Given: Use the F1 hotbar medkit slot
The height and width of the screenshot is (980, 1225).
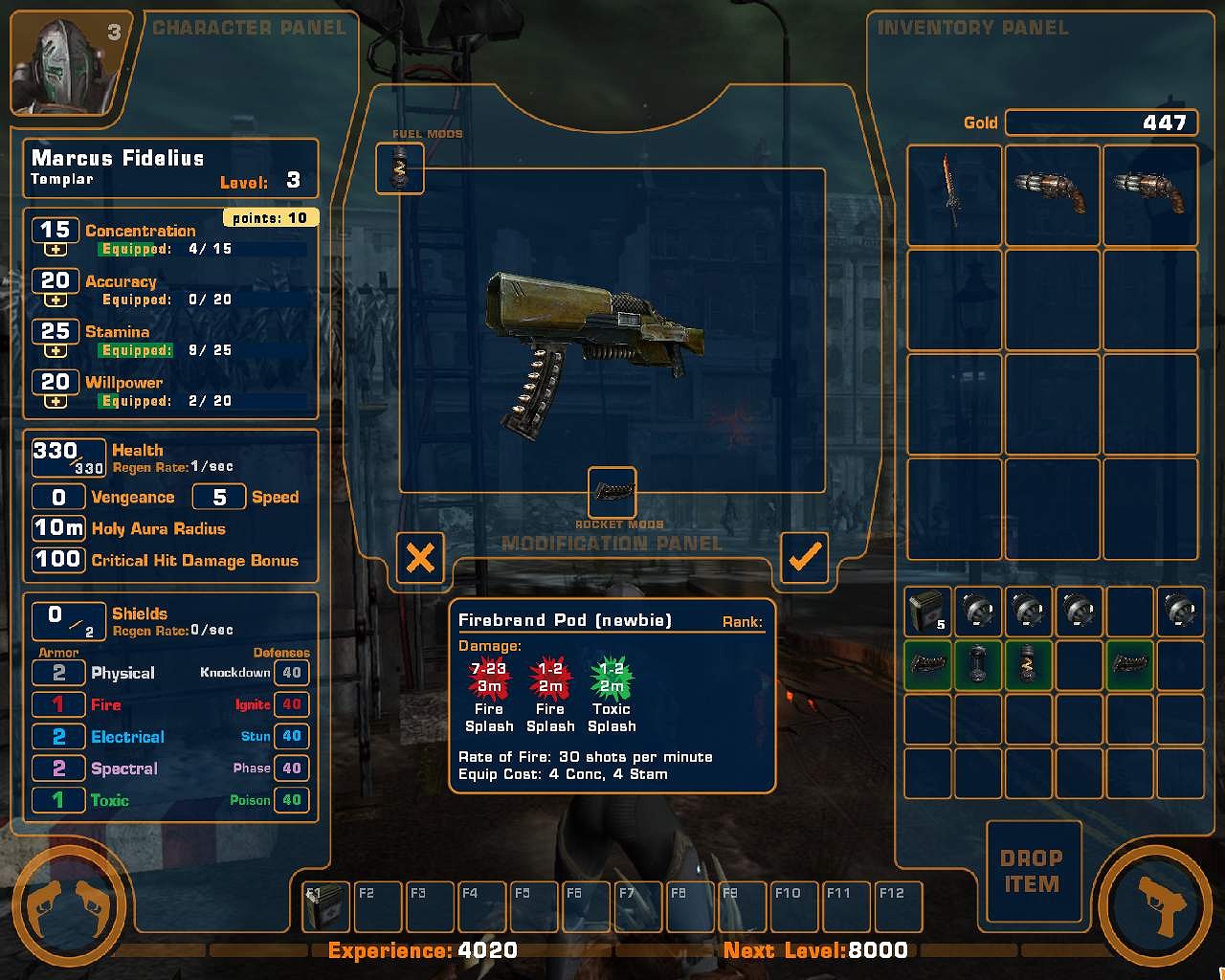Looking at the screenshot, I should (326, 906).
